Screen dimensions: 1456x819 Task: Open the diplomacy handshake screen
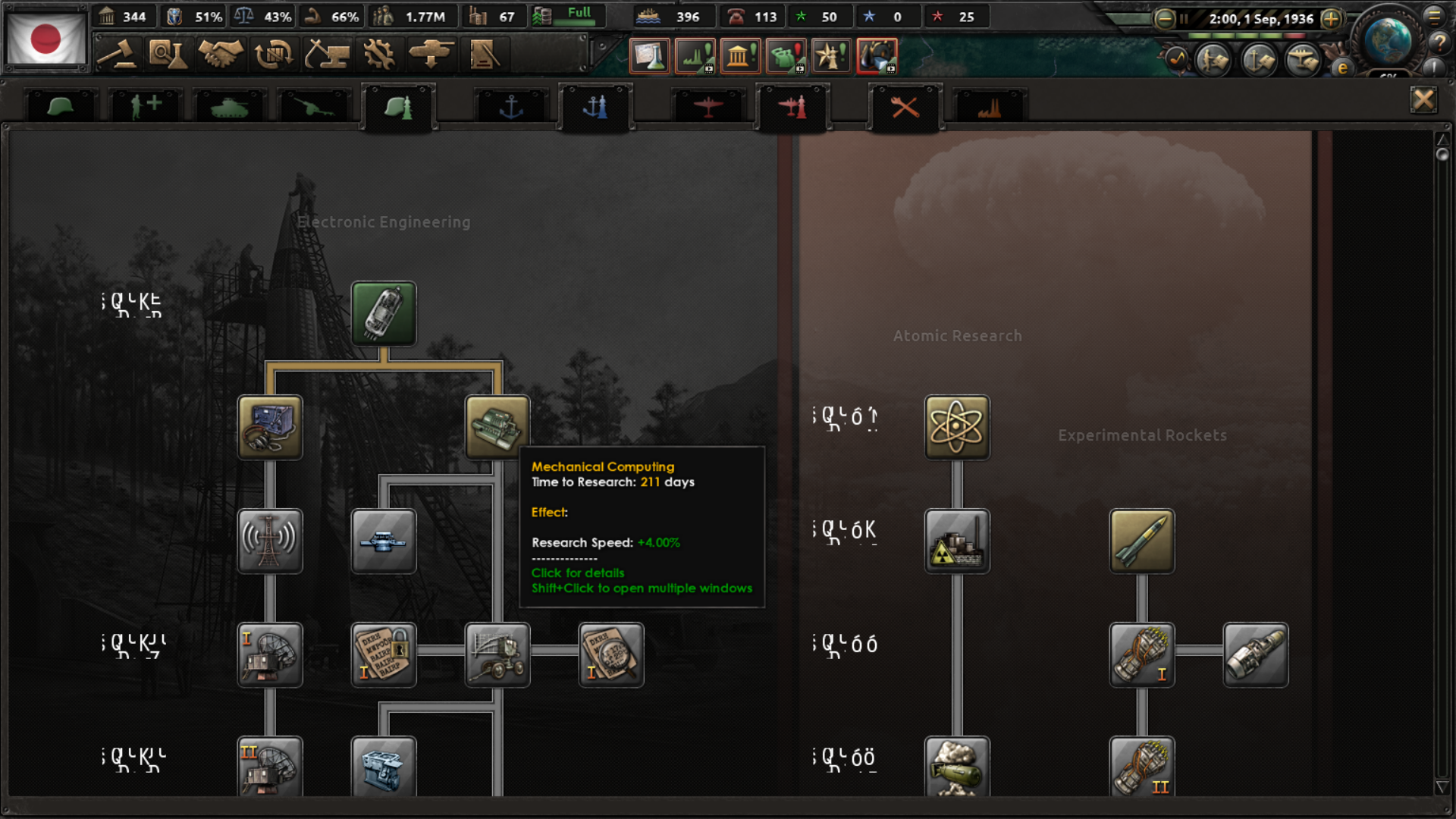click(221, 55)
